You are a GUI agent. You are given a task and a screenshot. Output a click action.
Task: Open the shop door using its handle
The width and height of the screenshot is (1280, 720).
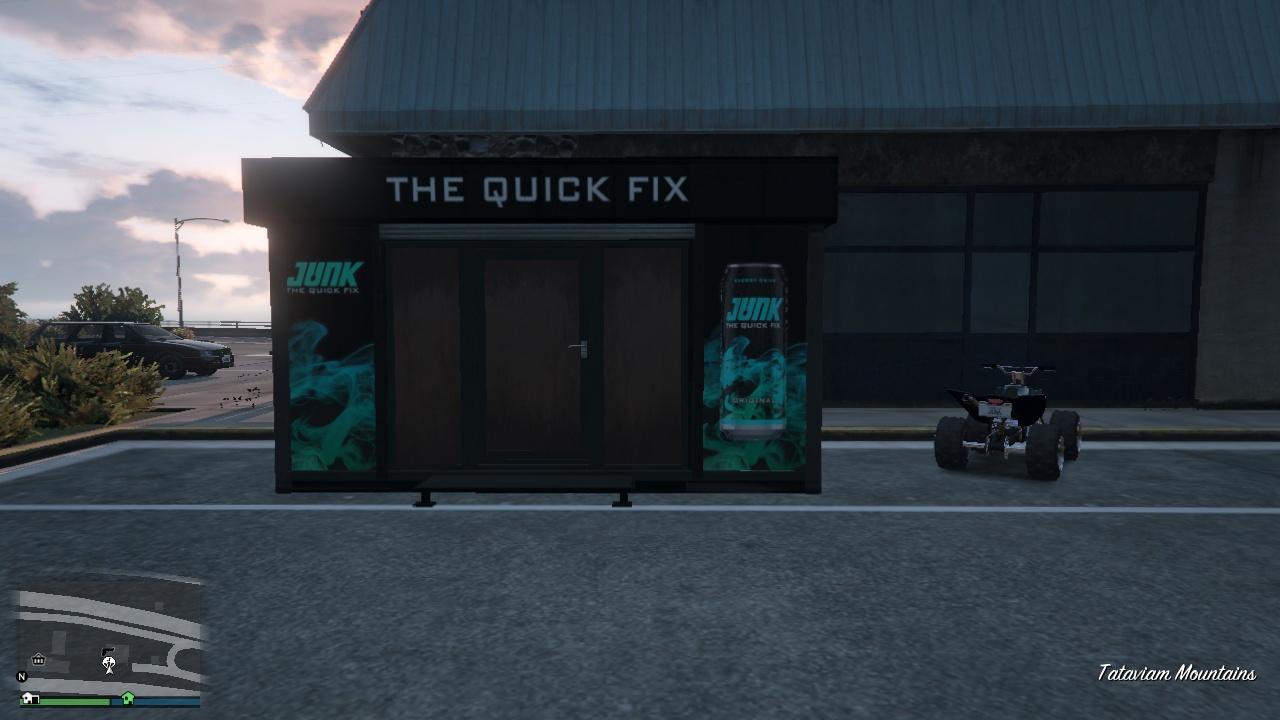click(x=577, y=345)
